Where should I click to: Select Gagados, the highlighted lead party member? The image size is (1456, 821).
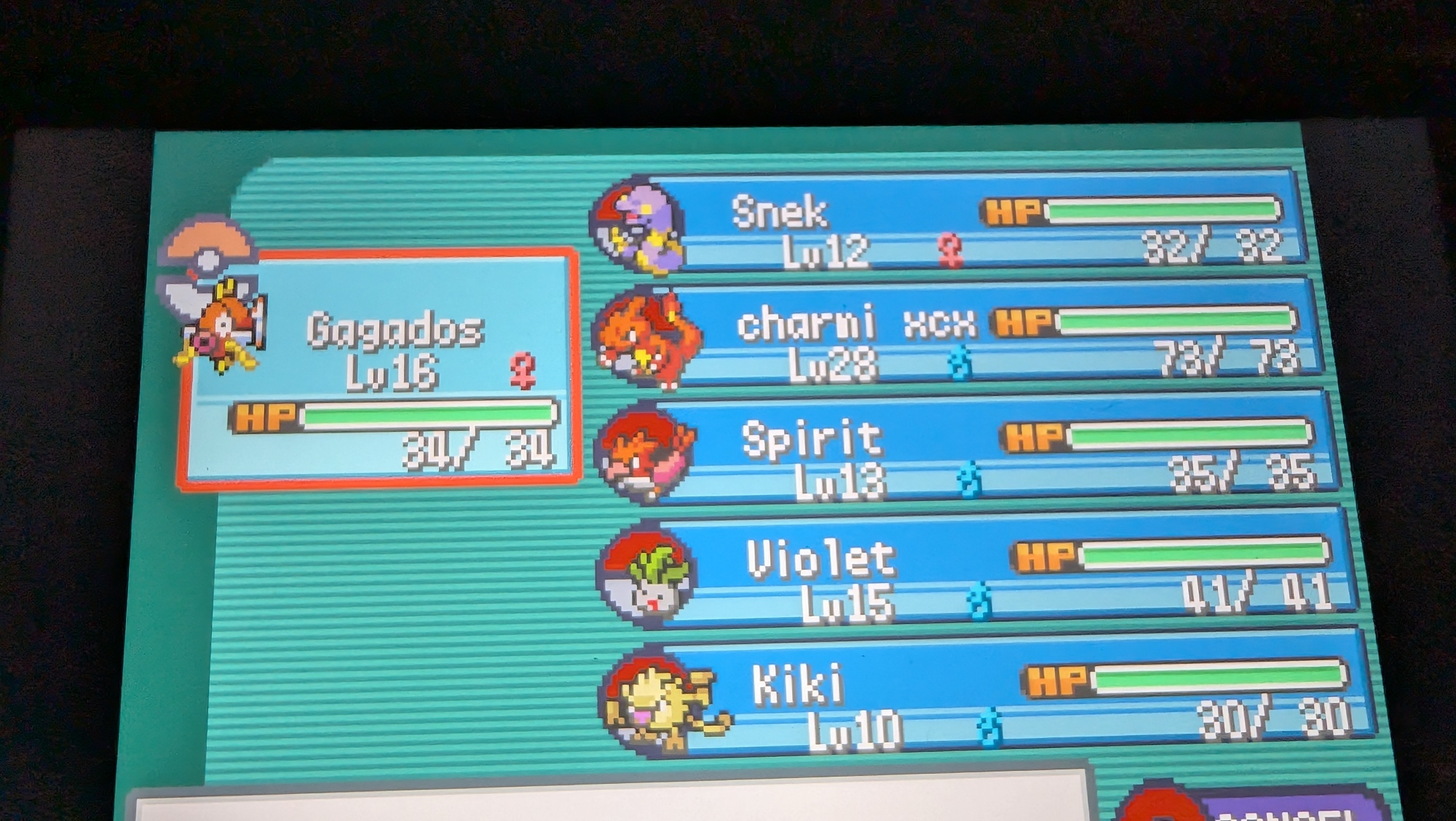click(x=379, y=368)
